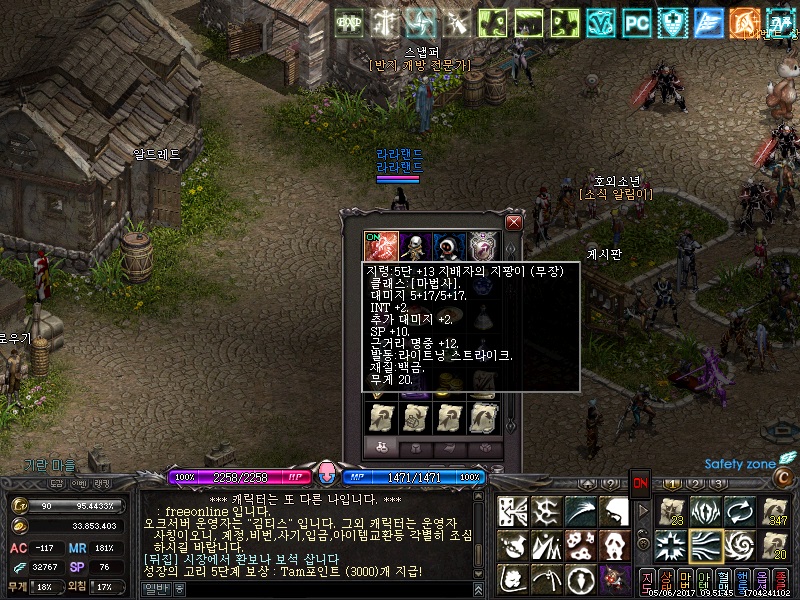Open the first inventory category tab with potion icon

pyautogui.click(x=381, y=448)
